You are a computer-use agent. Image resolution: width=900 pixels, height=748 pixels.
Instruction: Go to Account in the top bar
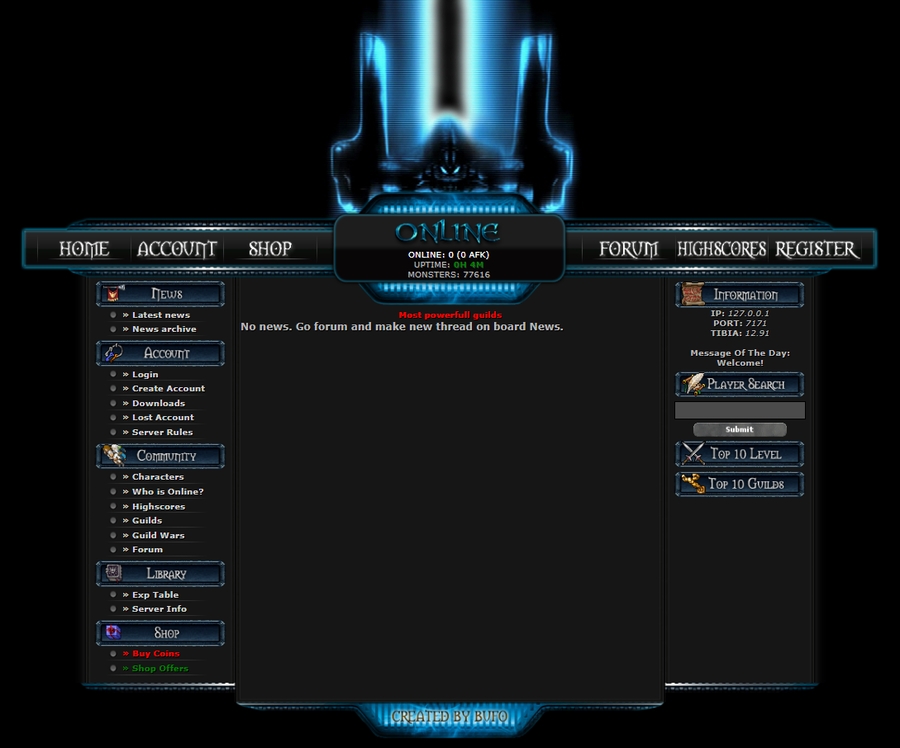click(177, 249)
